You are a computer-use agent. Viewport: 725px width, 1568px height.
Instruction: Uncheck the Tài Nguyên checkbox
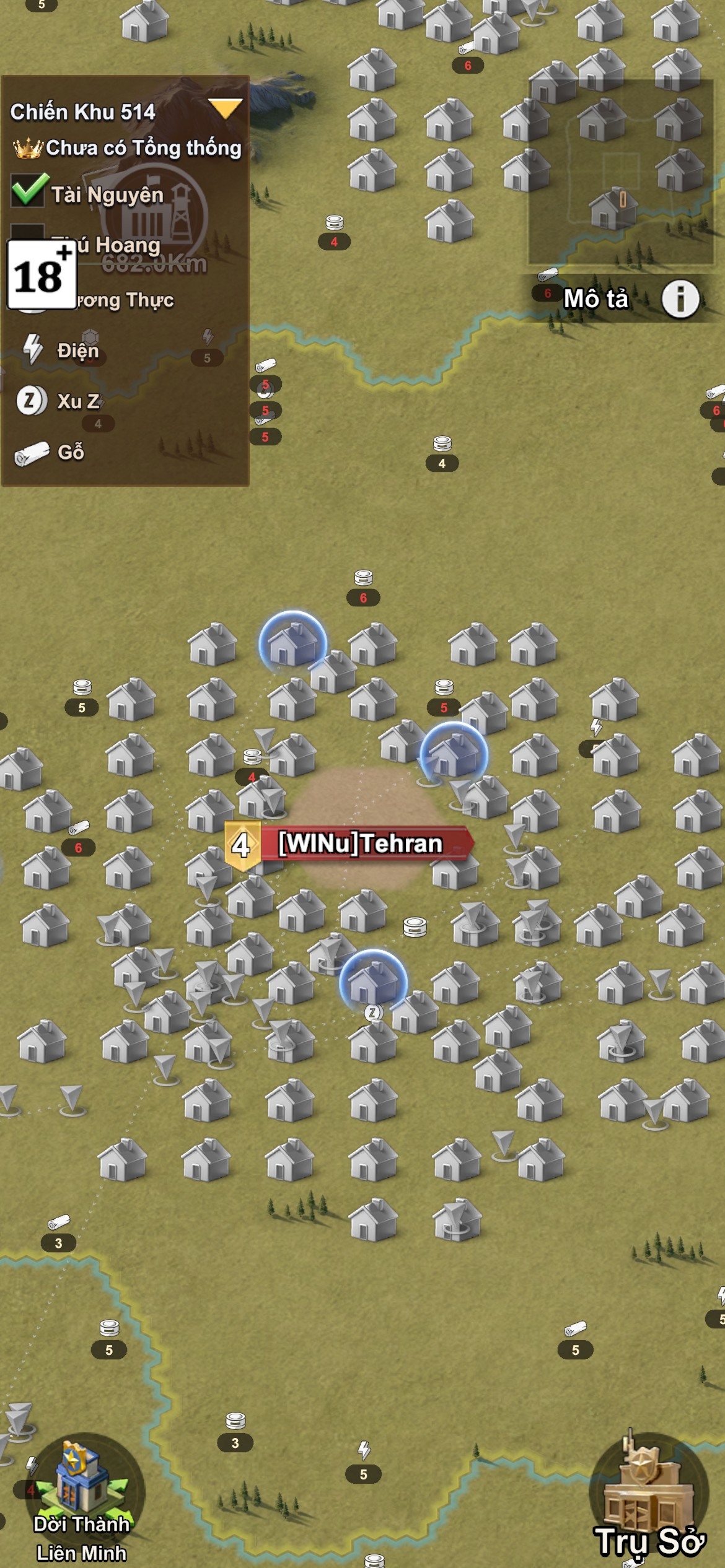(28, 191)
